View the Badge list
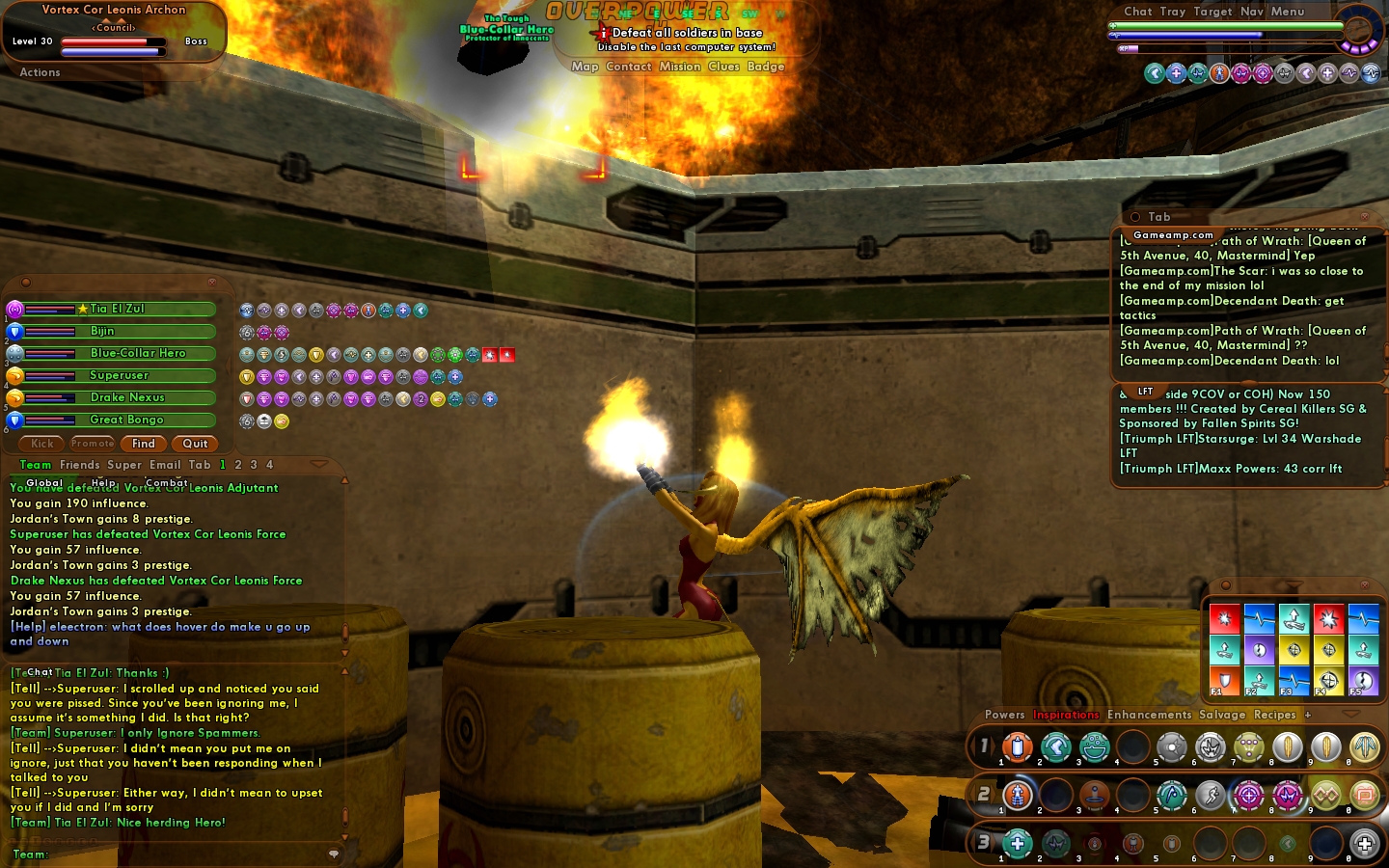 click(x=766, y=67)
